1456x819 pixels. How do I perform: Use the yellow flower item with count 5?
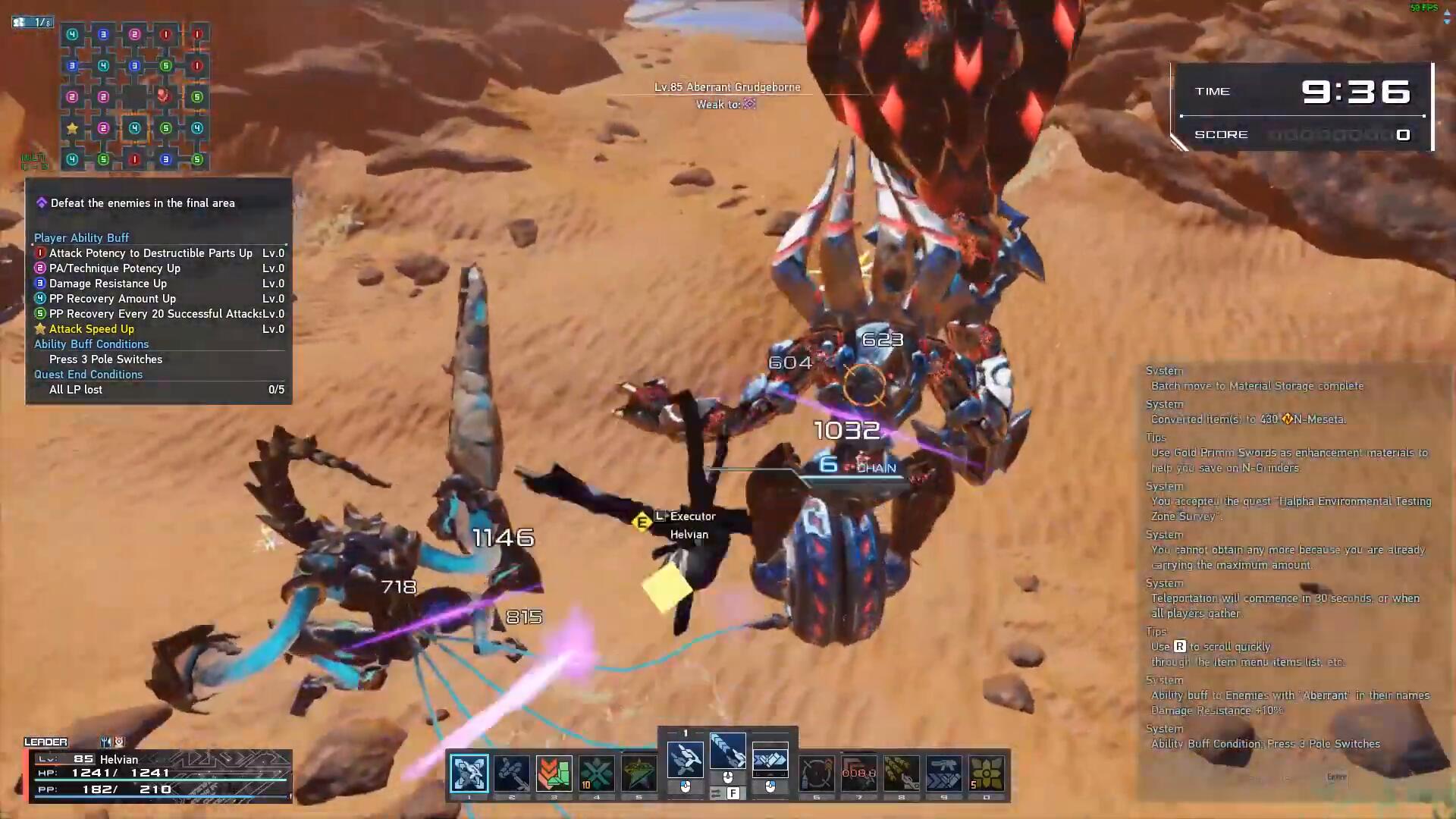(x=987, y=773)
